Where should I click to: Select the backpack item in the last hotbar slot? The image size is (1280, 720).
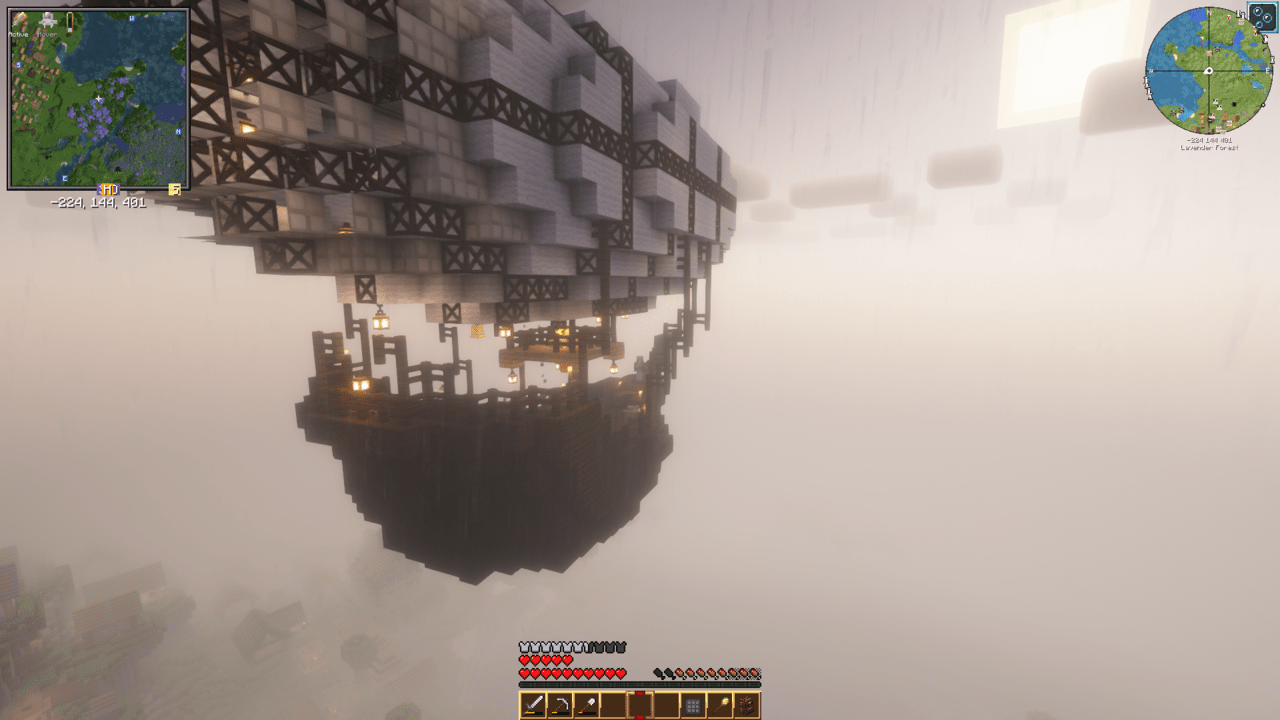pyautogui.click(x=747, y=705)
